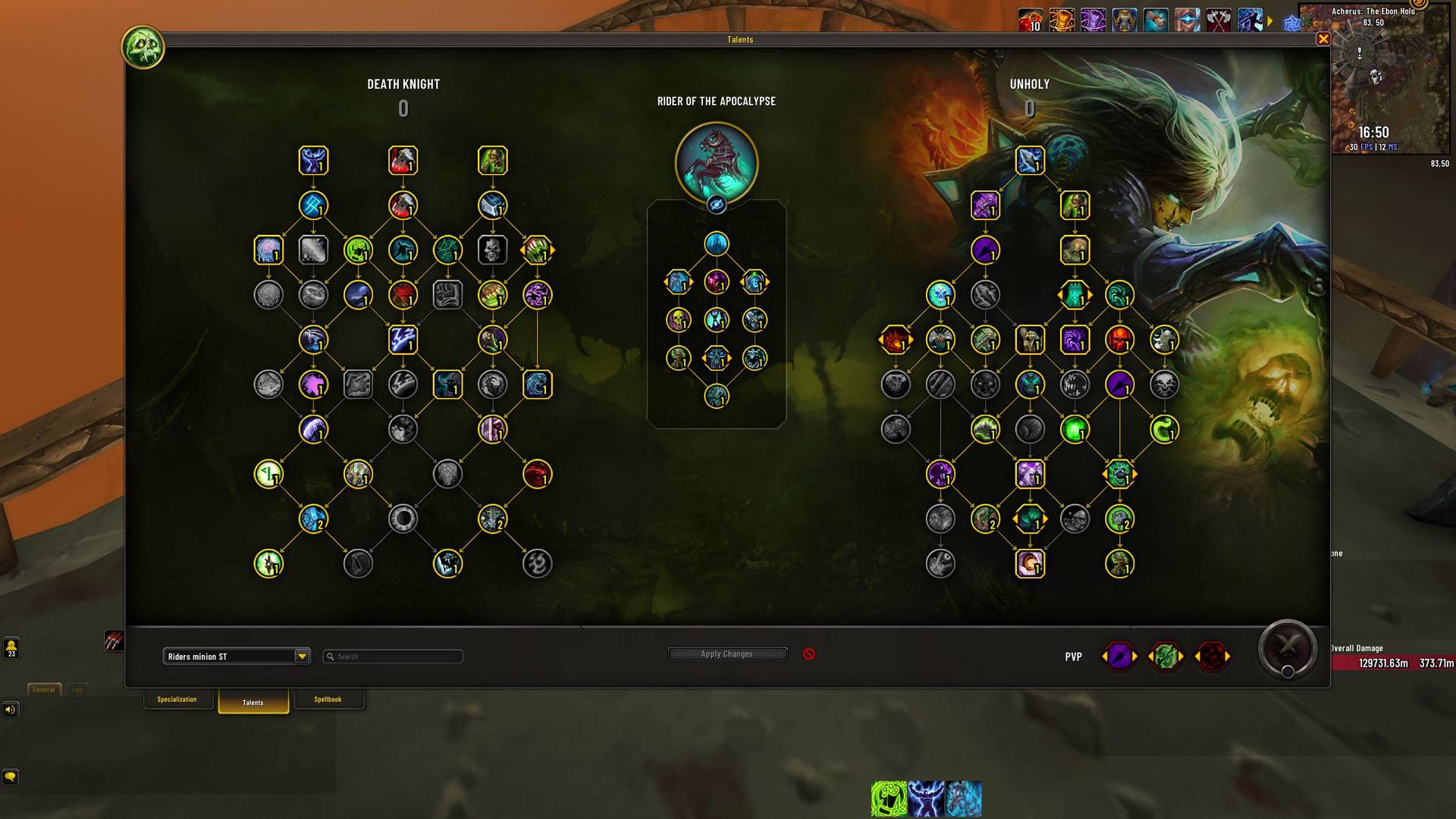Open the Specialization tab
Image resolution: width=1456 pixels, height=819 pixels.
click(177, 699)
